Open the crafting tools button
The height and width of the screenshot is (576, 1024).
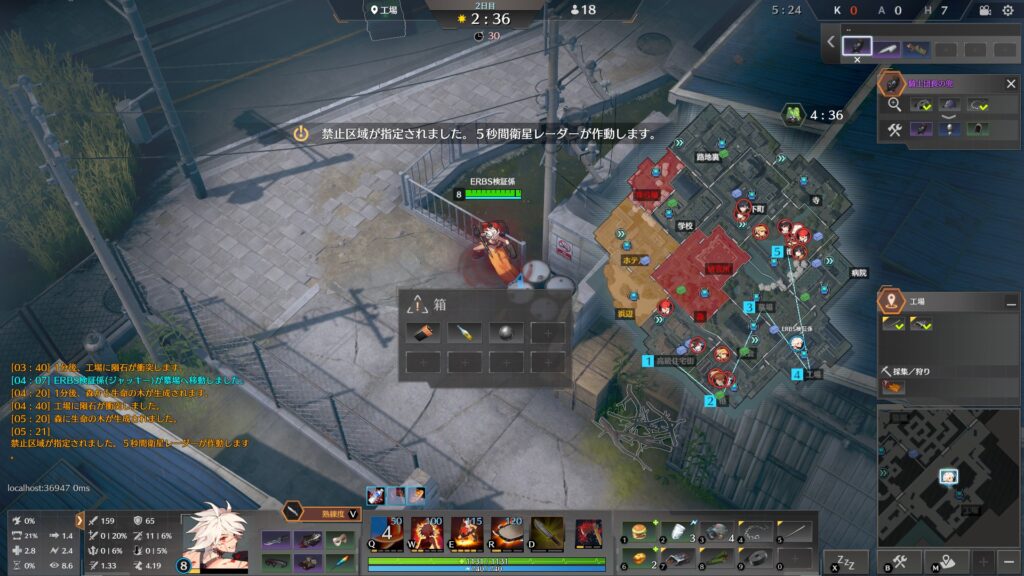point(899,561)
